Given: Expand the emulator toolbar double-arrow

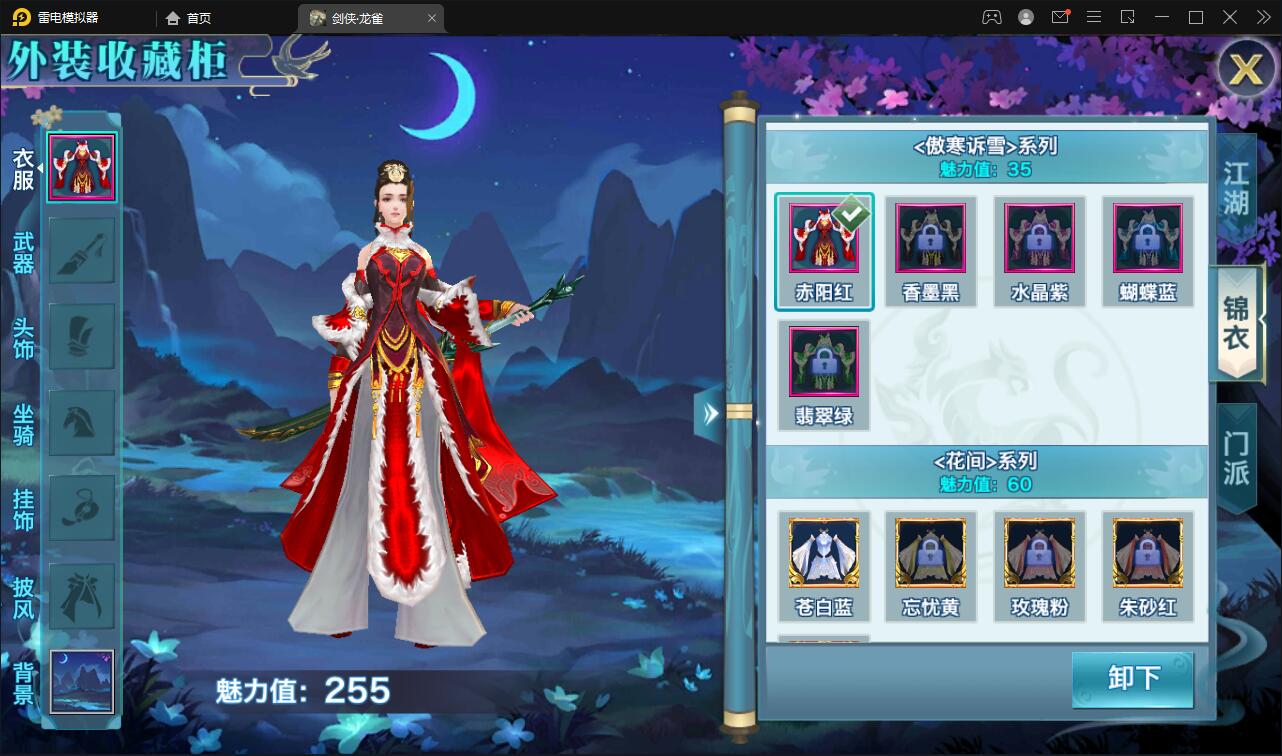Looking at the screenshot, I should coord(1262,17).
